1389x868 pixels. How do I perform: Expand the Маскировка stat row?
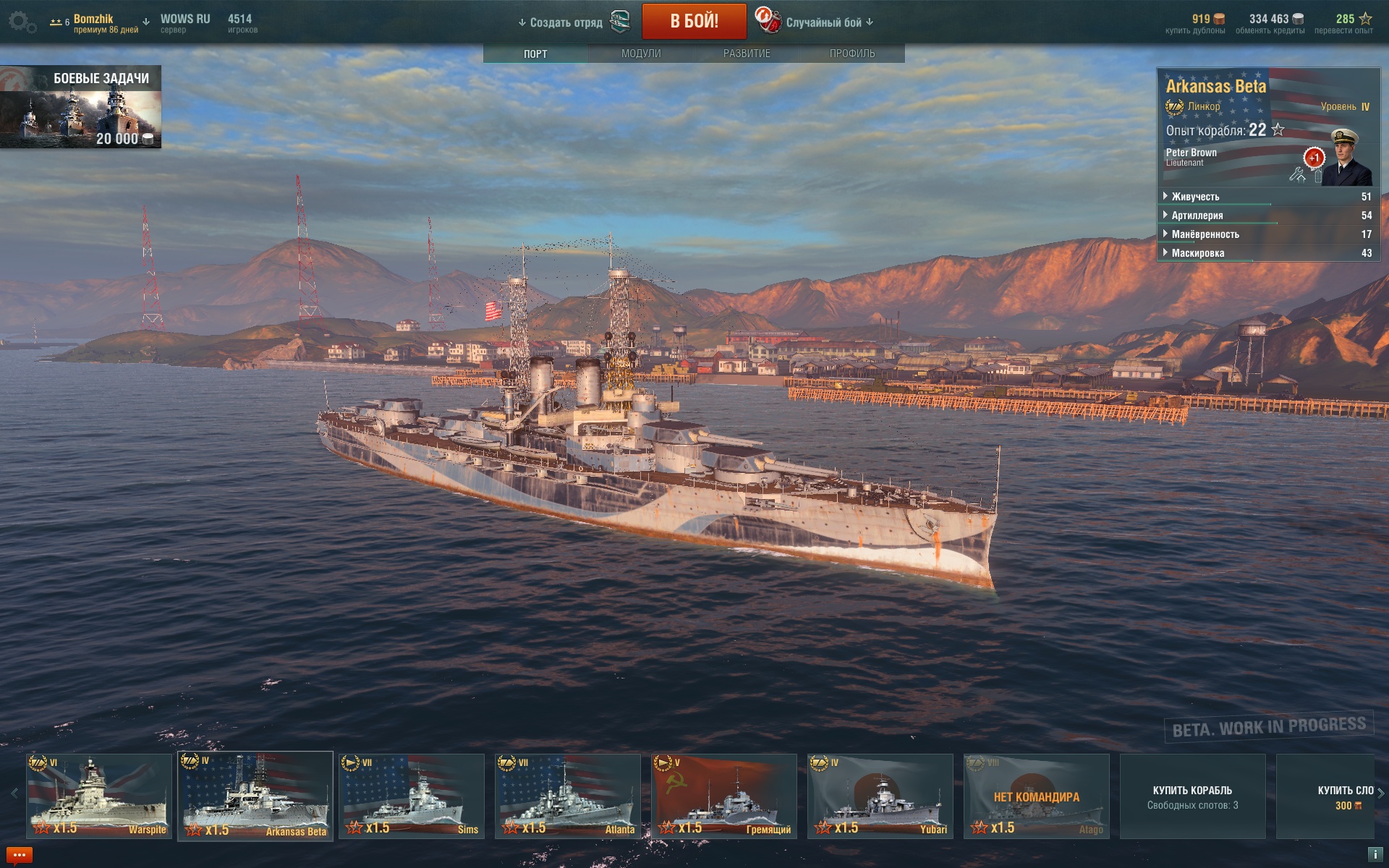1198,253
